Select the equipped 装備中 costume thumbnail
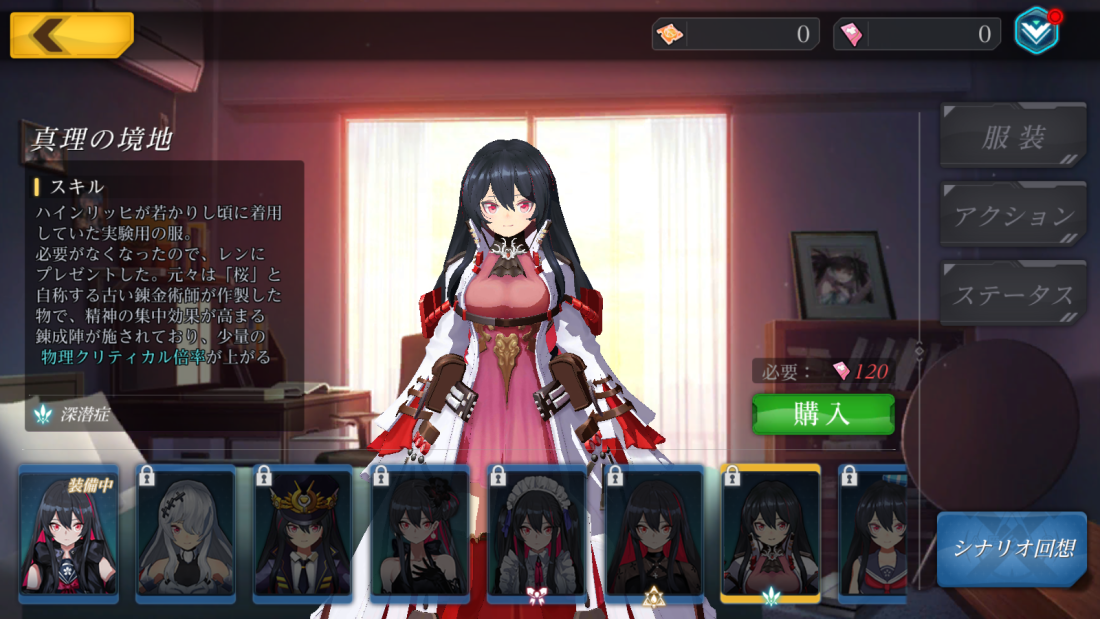This screenshot has height=619, width=1100. 69,534
